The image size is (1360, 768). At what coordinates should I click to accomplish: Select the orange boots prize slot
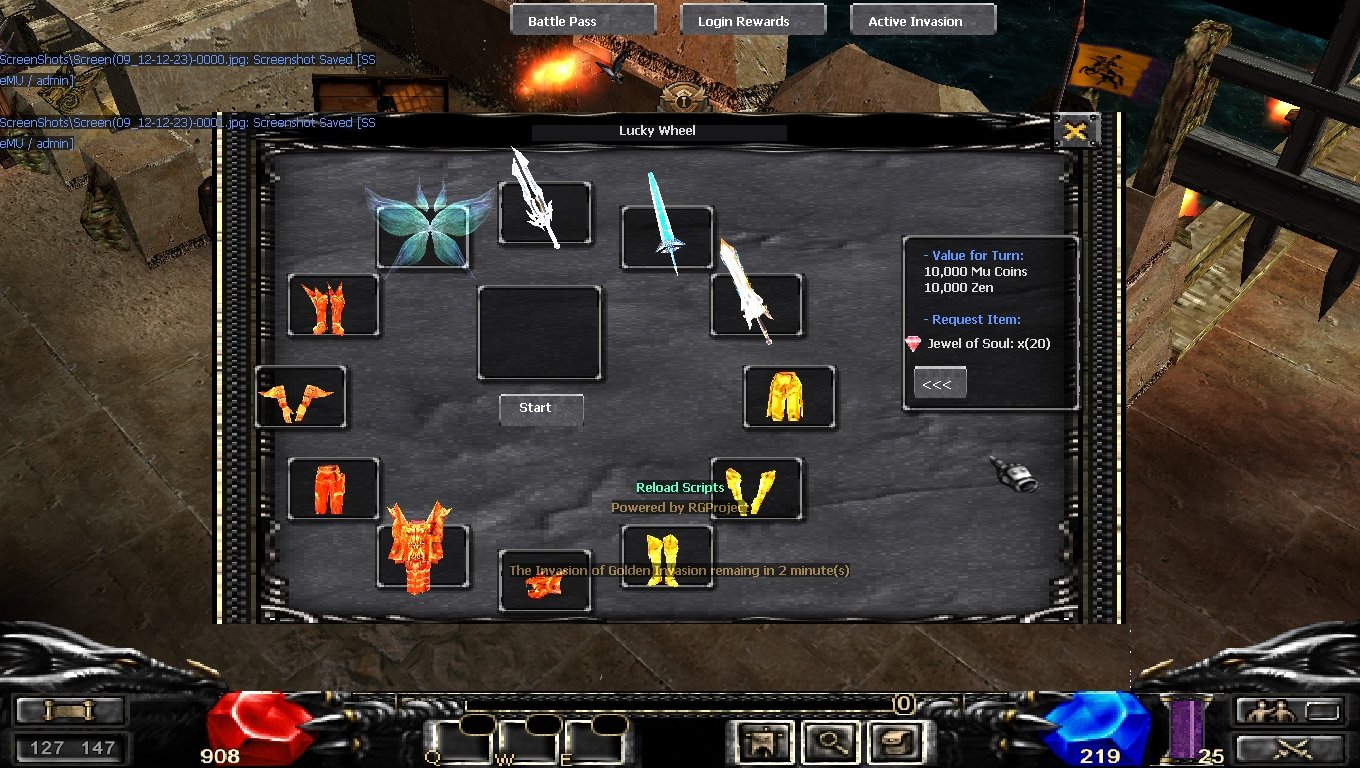coord(333,305)
